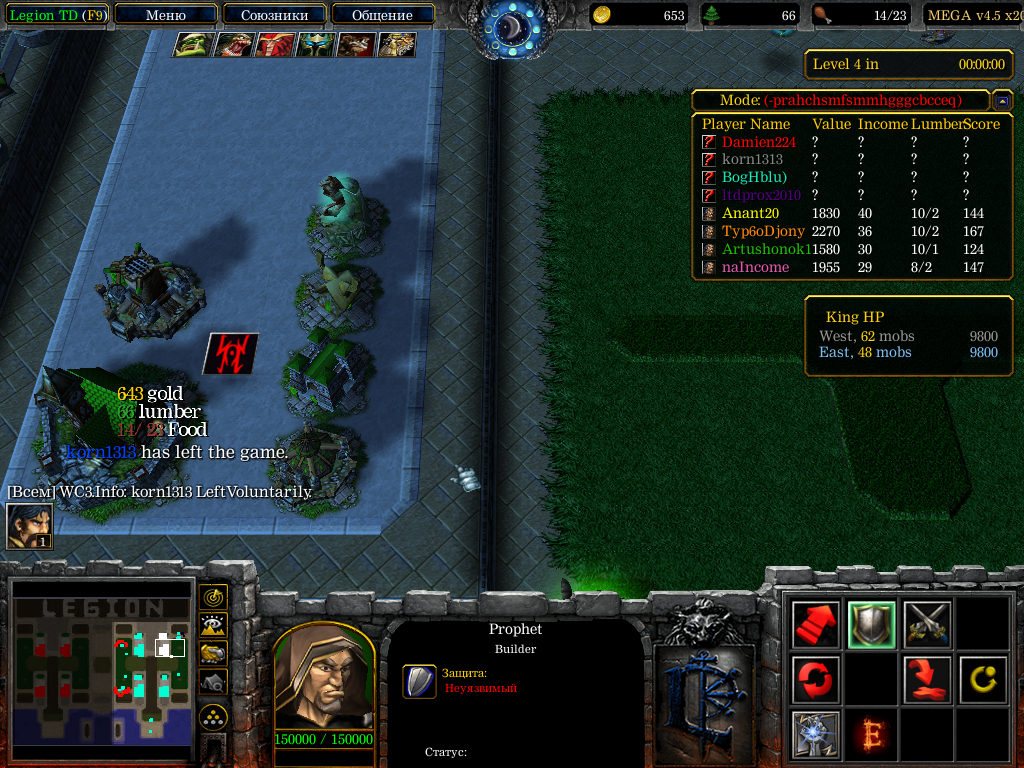Toggle minimap terrain display
Screen dimensions: 1024x768
tap(213, 625)
